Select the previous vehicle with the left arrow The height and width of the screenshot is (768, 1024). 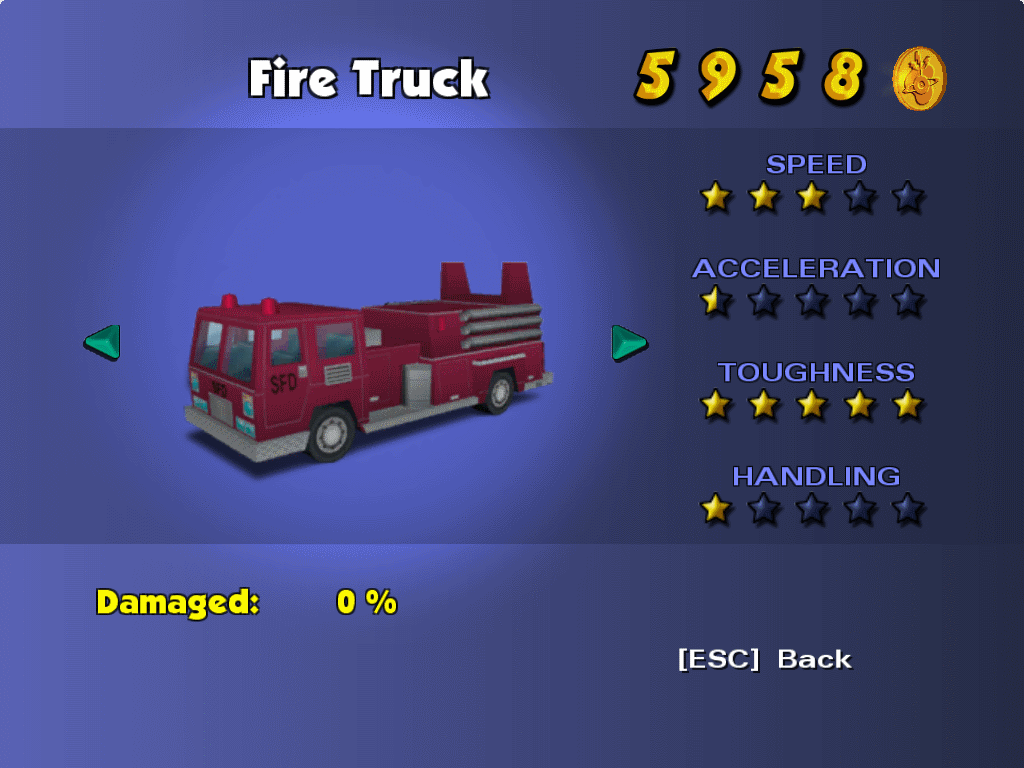click(102, 342)
